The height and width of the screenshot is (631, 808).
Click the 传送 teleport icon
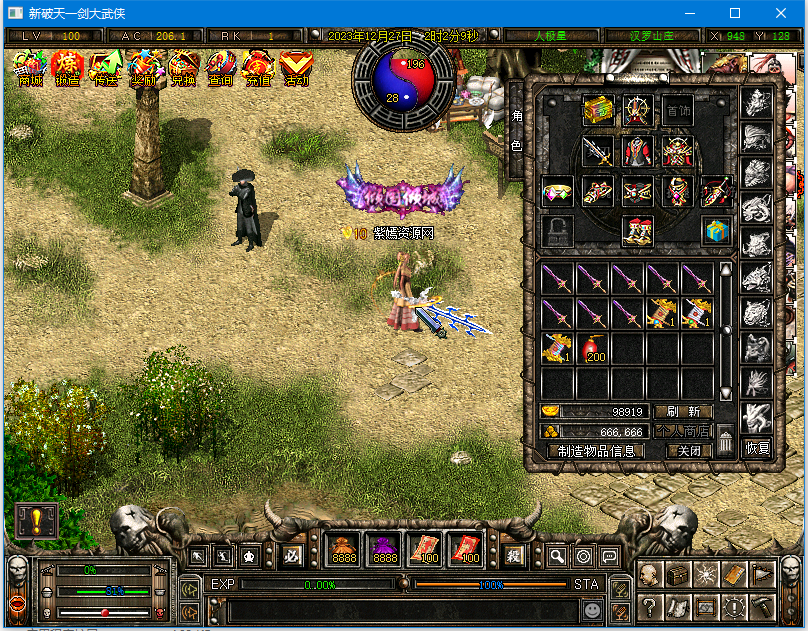[x=106, y=68]
